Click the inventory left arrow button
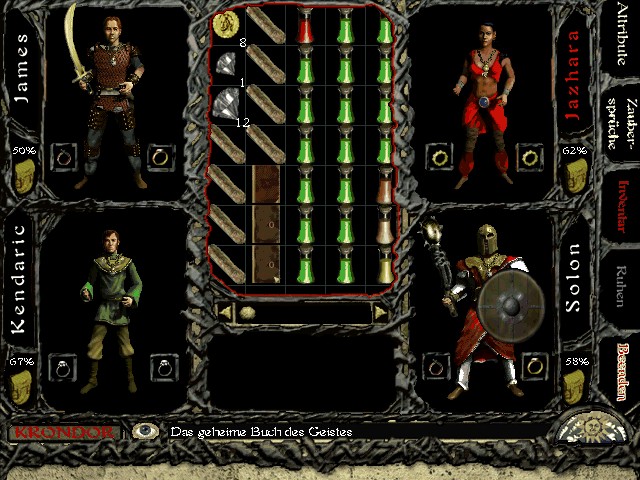Image resolution: width=640 pixels, height=480 pixels. (x=226, y=312)
